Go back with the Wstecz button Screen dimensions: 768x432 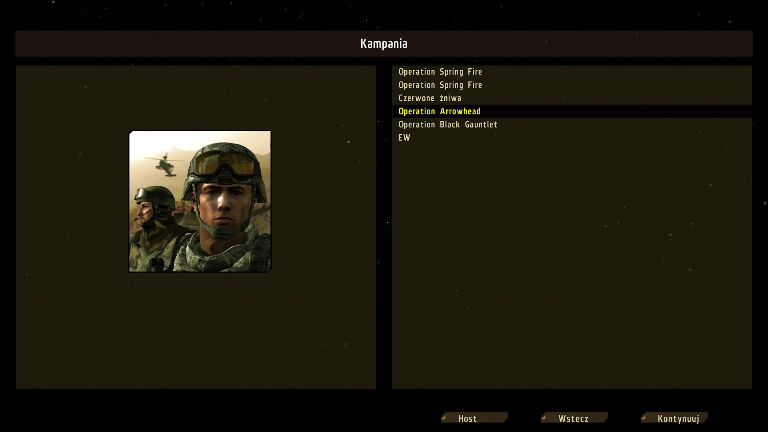pos(573,418)
